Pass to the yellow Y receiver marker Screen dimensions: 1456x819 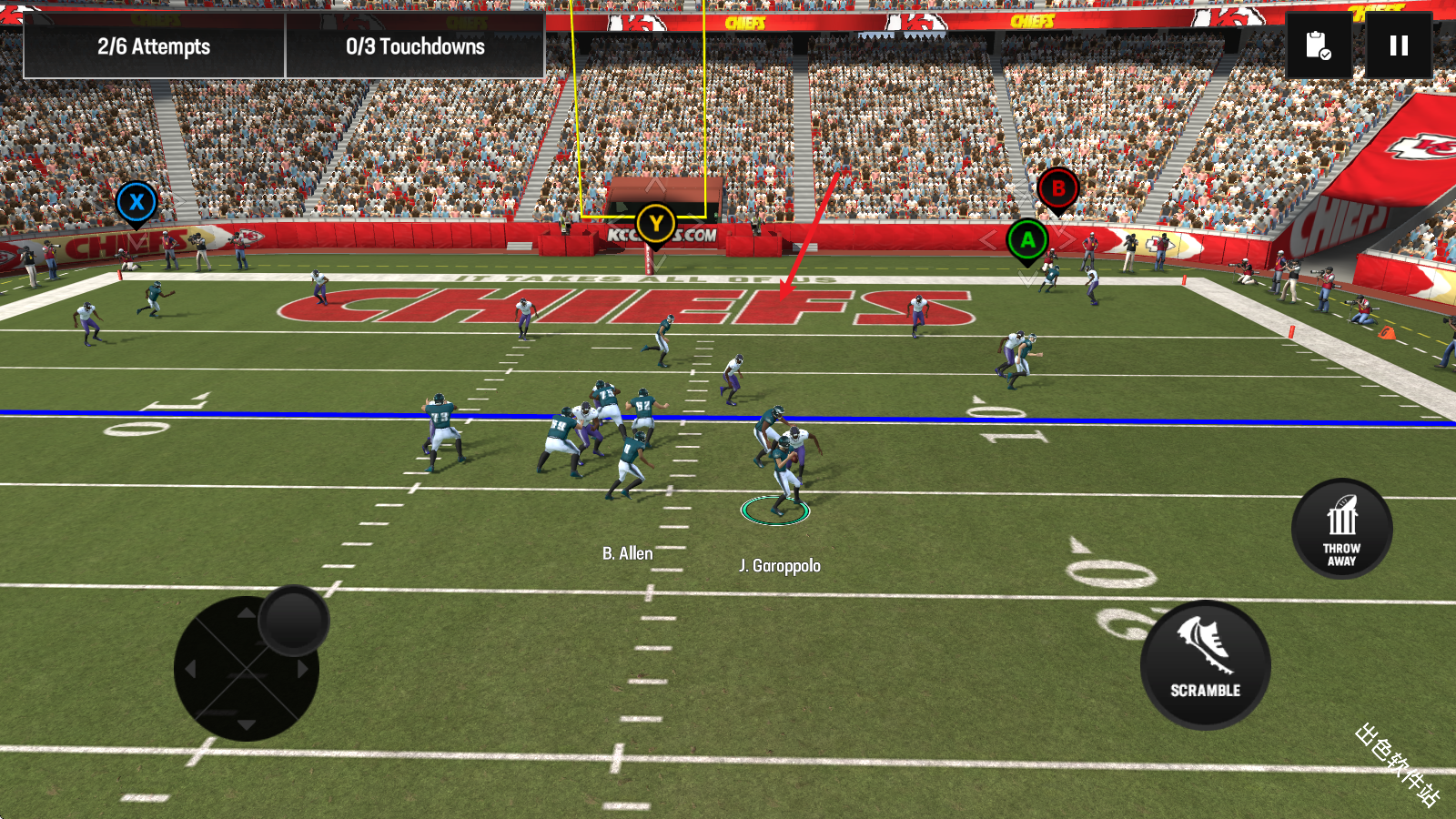coord(655,223)
